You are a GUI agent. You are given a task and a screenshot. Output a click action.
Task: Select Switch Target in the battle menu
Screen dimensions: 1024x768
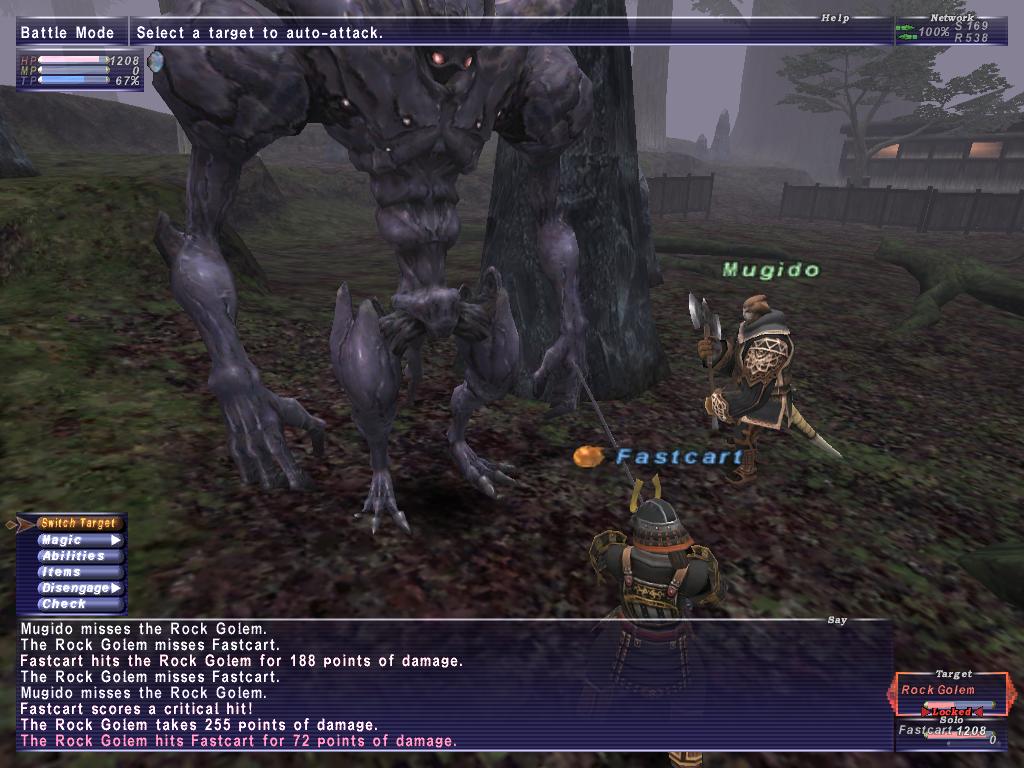[79, 523]
